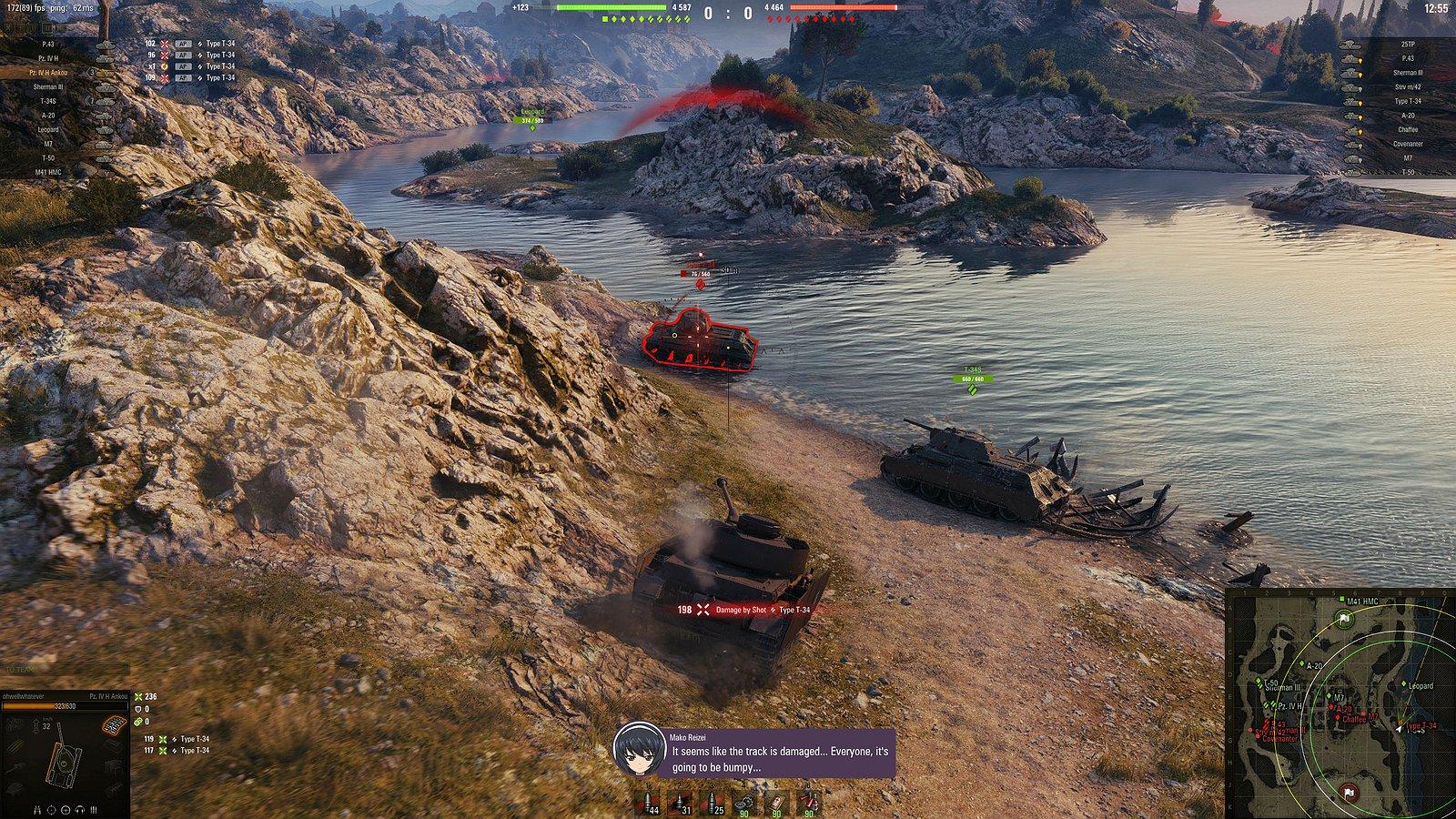Select the shell slot with 44 rounds
The width and height of the screenshot is (1456, 819).
click(648, 804)
